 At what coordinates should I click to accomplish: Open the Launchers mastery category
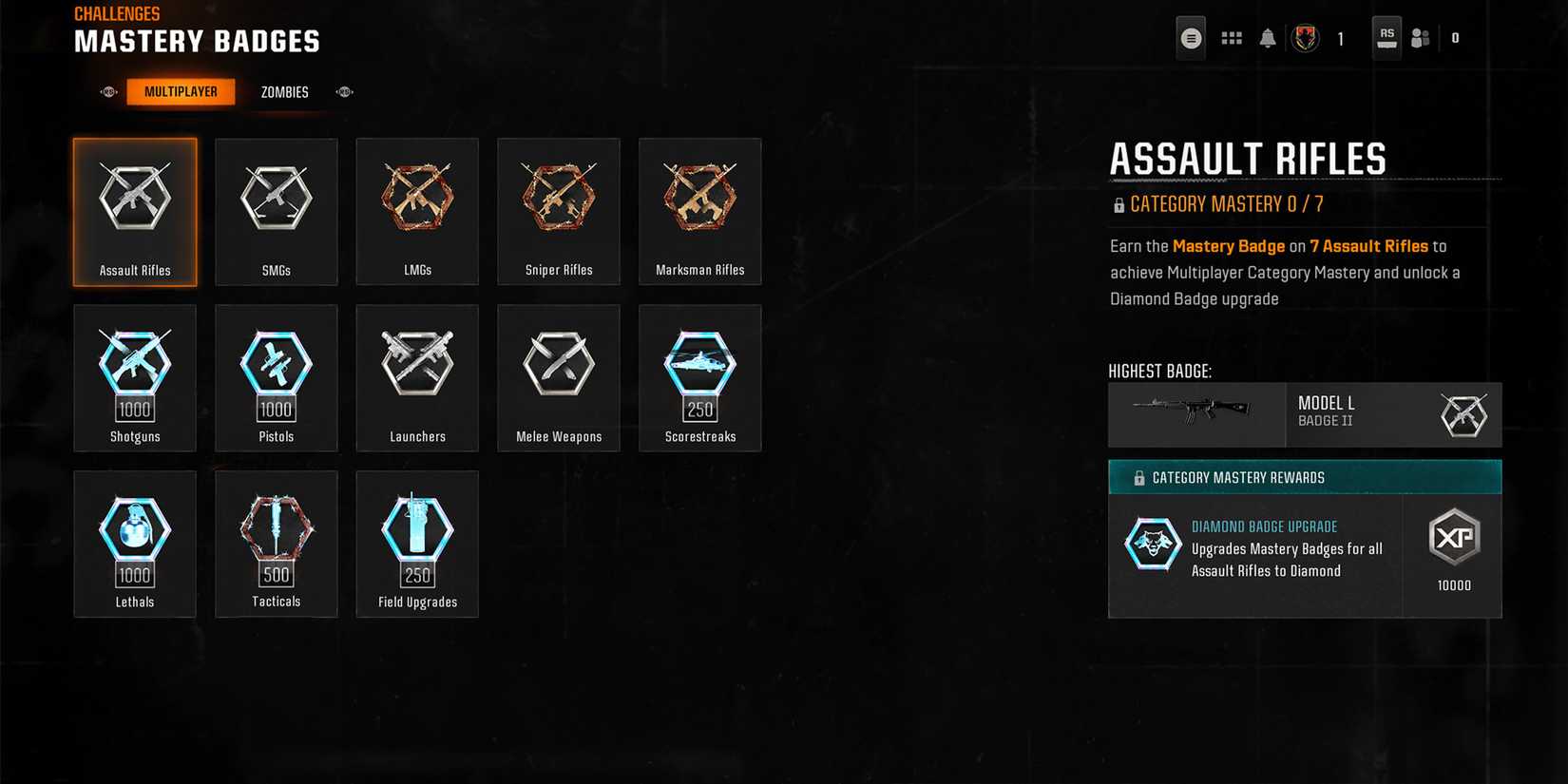[x=416, y=377]
